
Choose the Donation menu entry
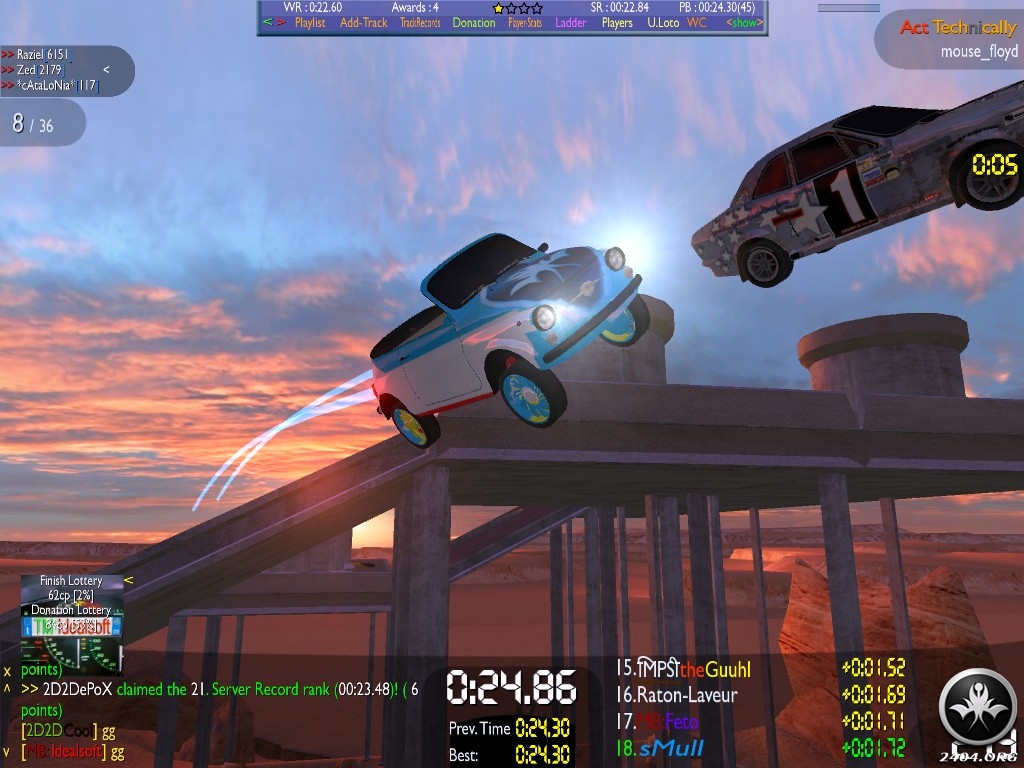point(473,23)
